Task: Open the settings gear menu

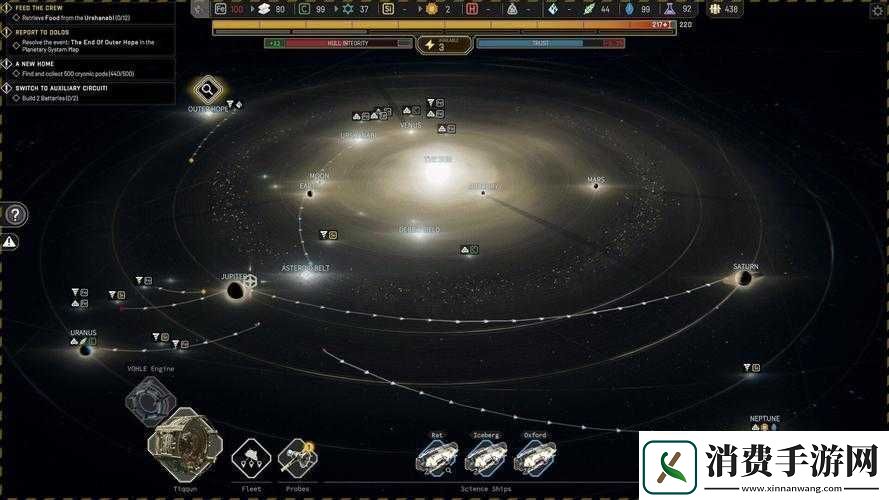Action: [878, 9]
